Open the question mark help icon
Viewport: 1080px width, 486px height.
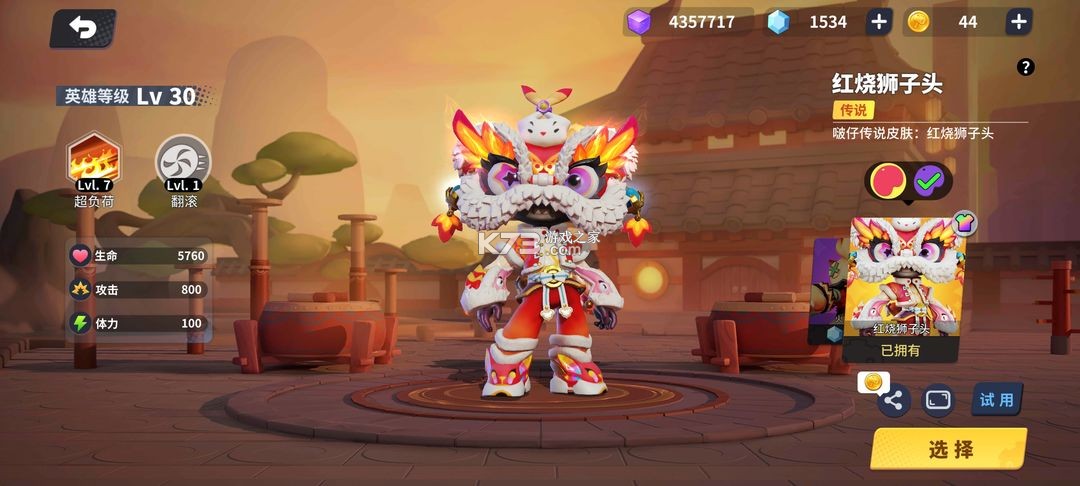tap(1025, 67)
